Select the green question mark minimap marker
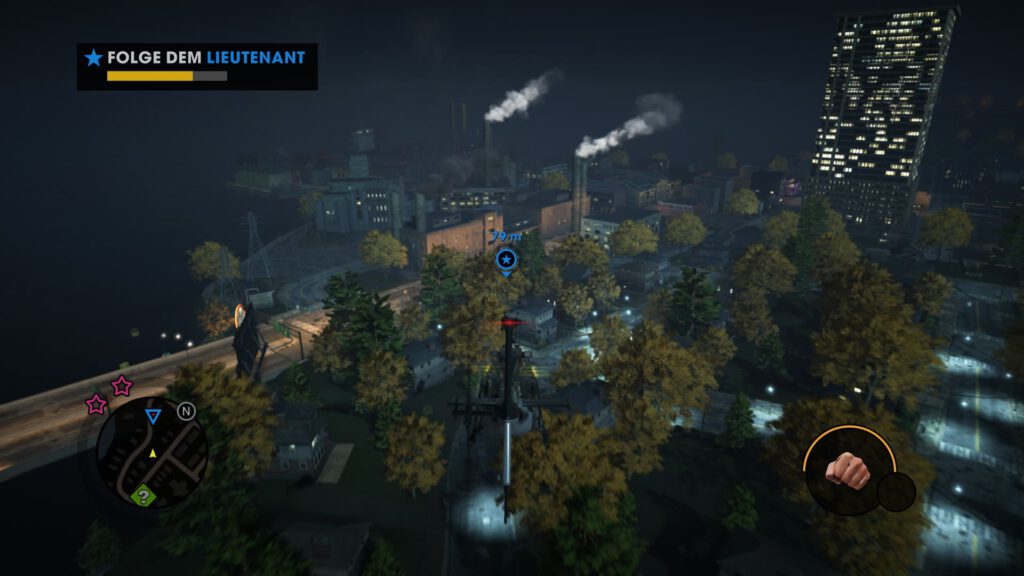The width and height of the screenshot is (1024, 576). pyautogui.click(x=144, y=495)
